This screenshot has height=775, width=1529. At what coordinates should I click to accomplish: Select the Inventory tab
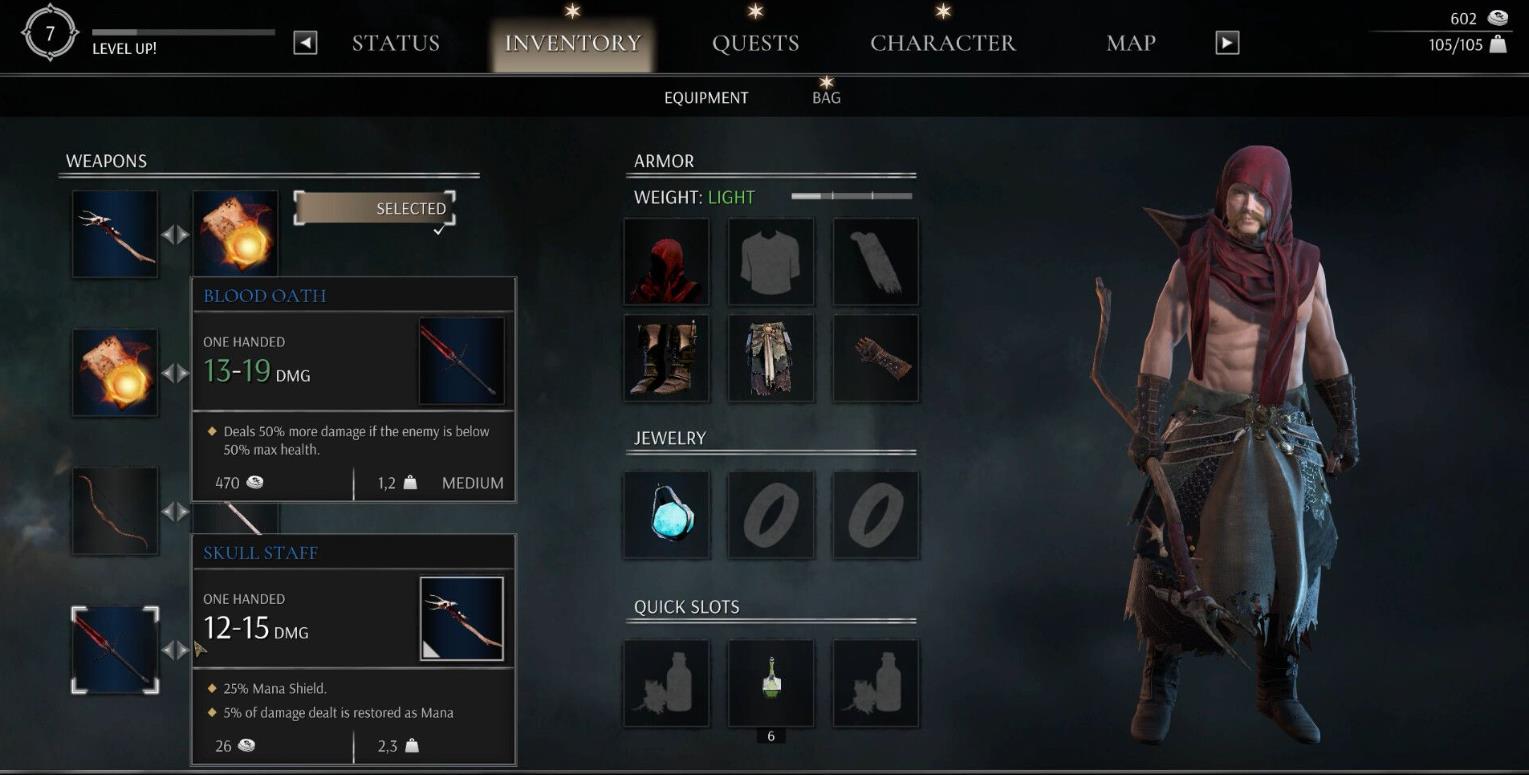click(x=572, y=43)
